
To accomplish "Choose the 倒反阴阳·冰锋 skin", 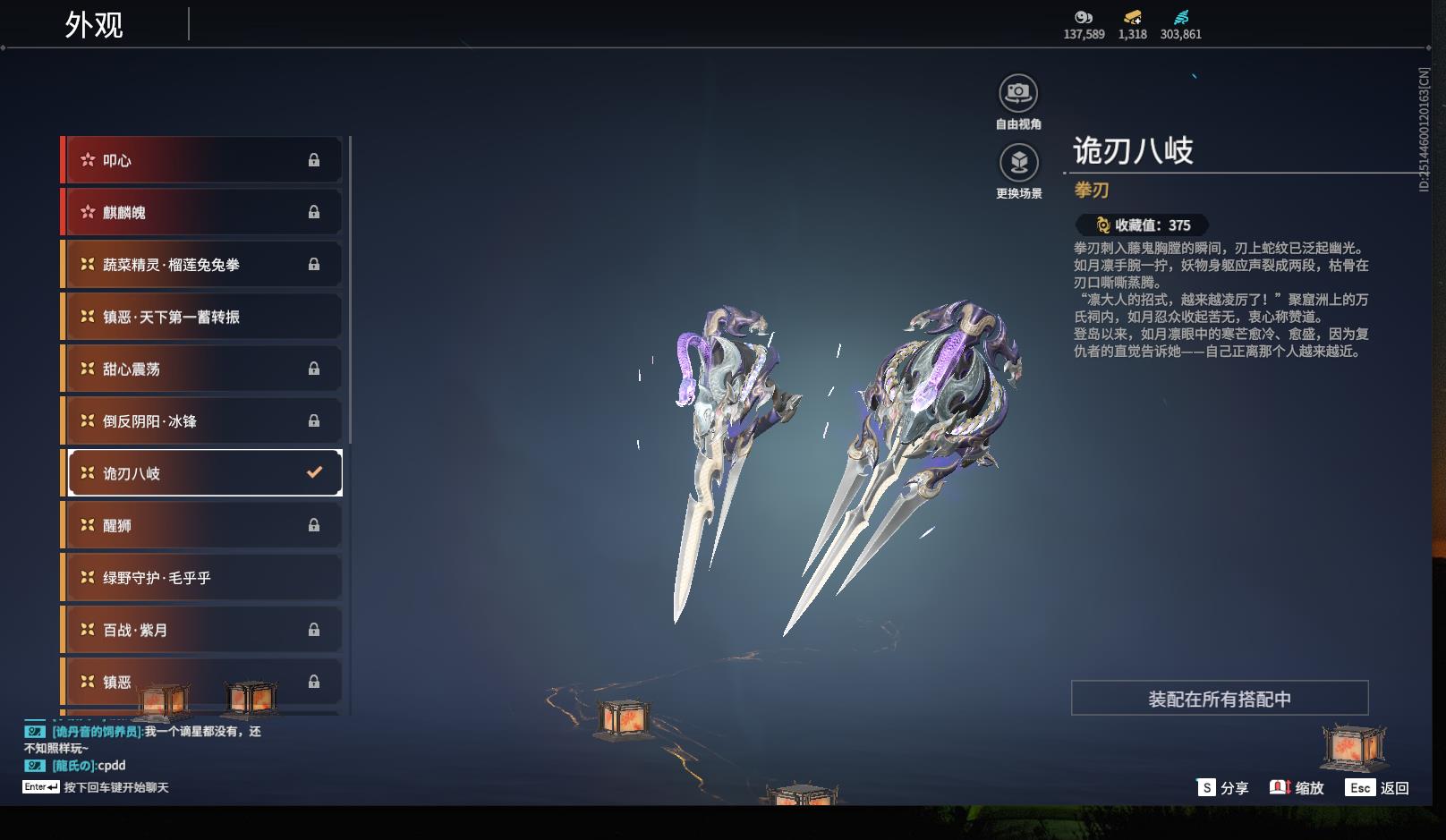I will [202, 420].
